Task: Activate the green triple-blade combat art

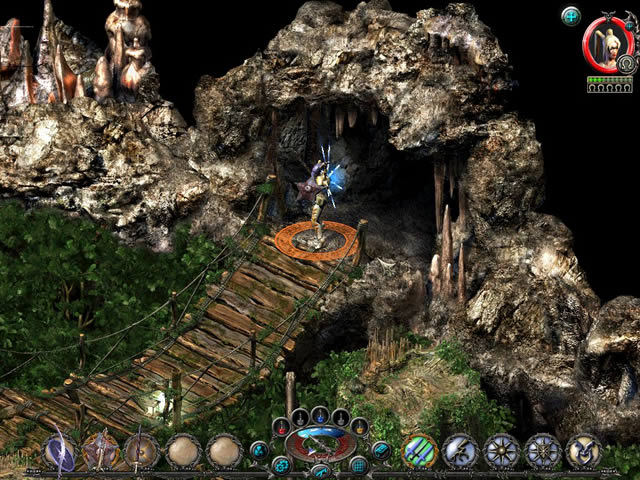Action: coord(420,451)
